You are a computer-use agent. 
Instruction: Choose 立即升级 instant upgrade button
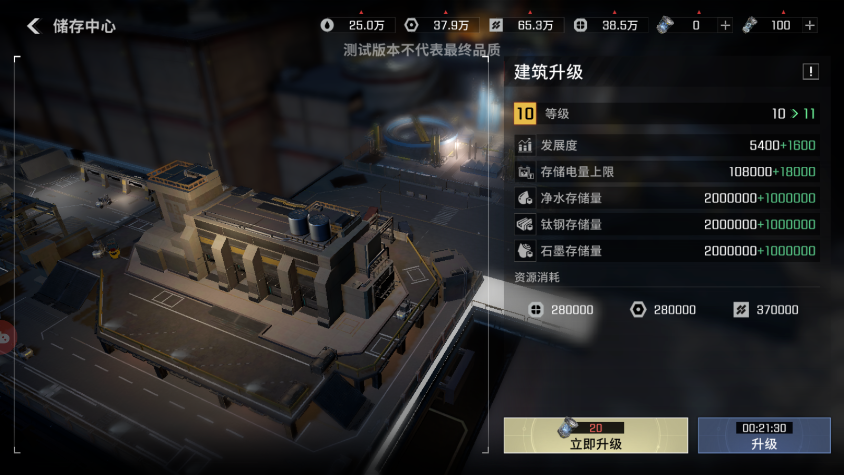(x=596, y=436)
